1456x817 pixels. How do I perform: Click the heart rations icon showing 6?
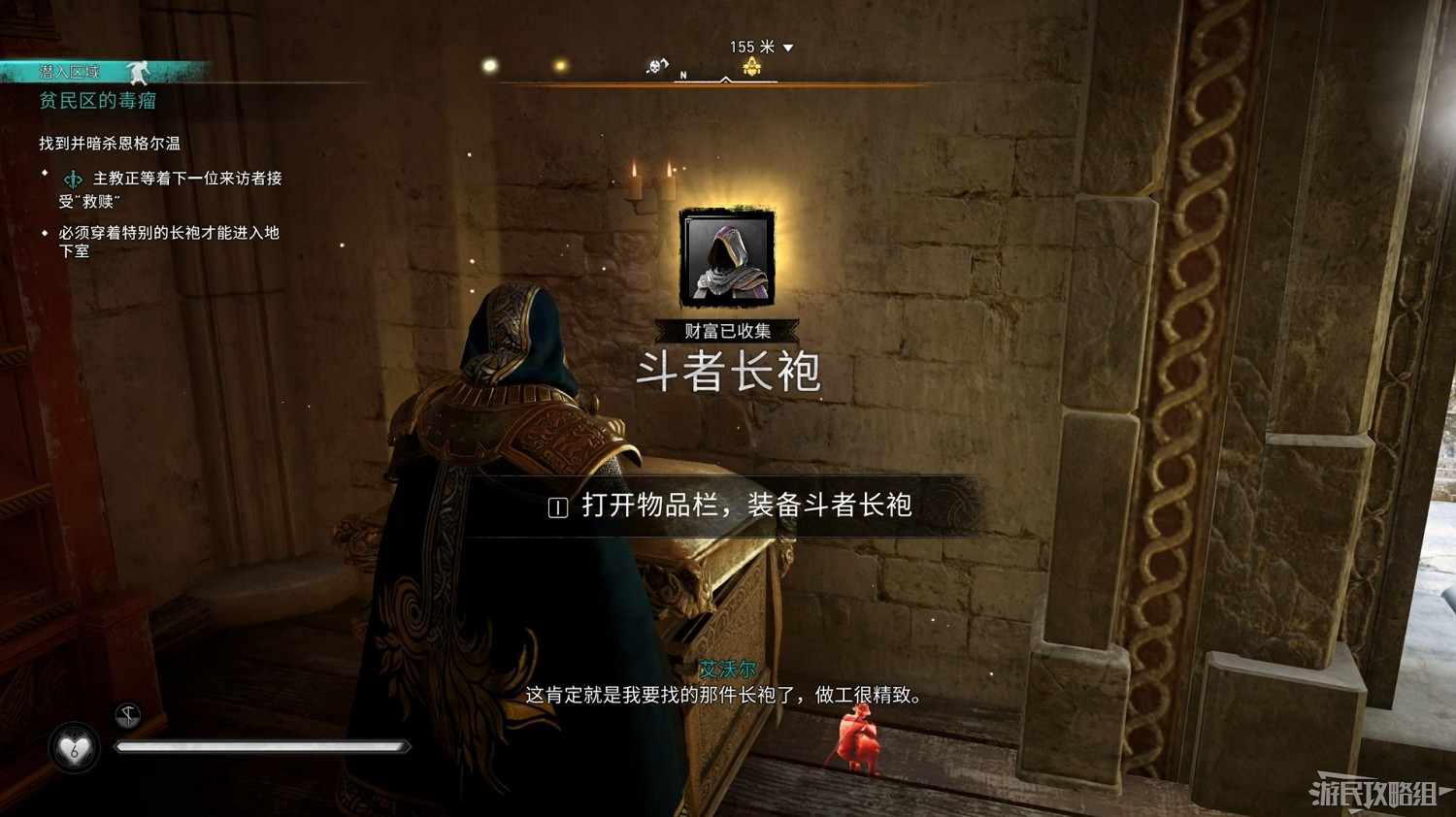74,749
